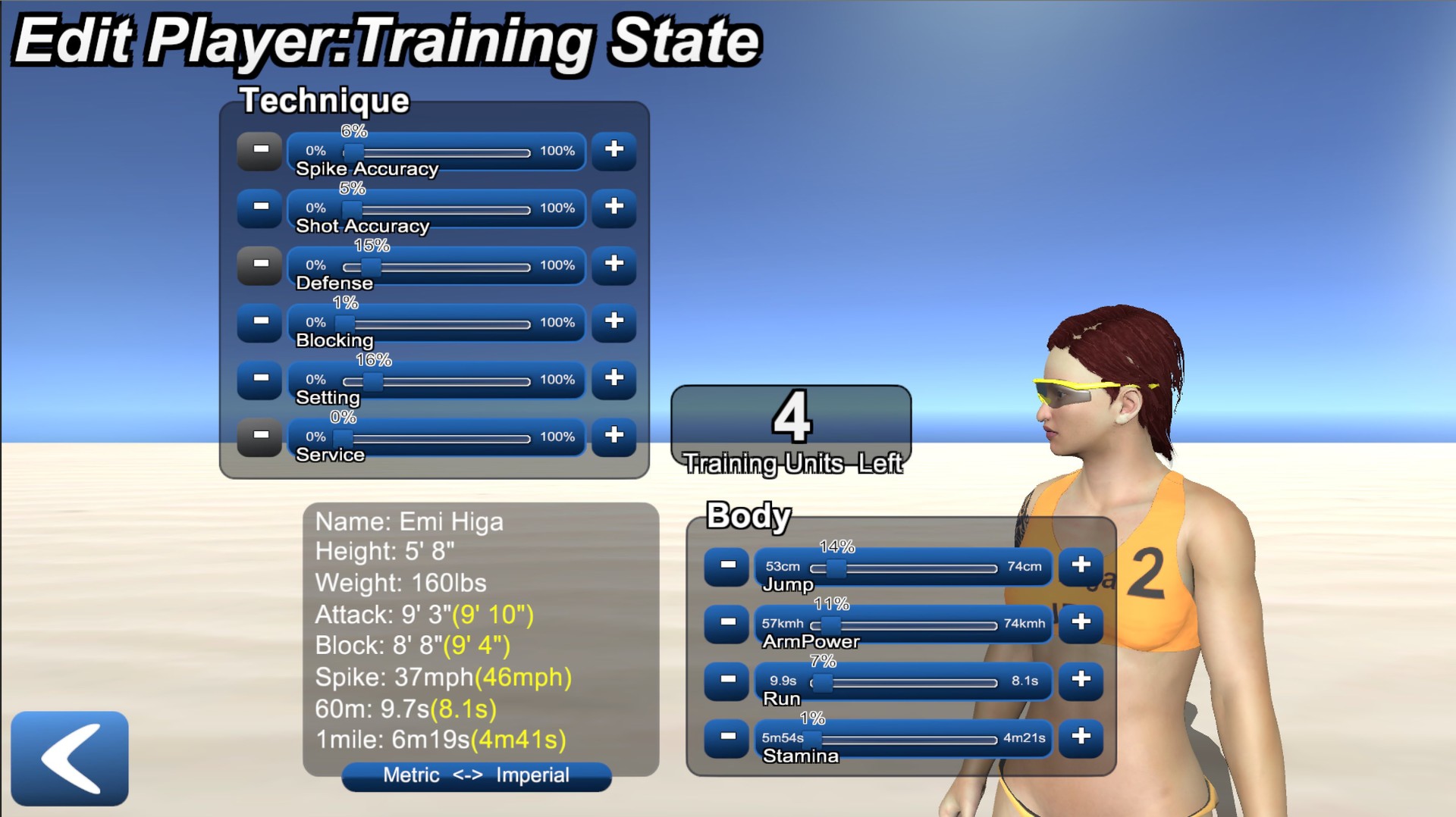Screen dimensions: 1456x817
Task: Click the back arrow button
Action: point(70,759)
